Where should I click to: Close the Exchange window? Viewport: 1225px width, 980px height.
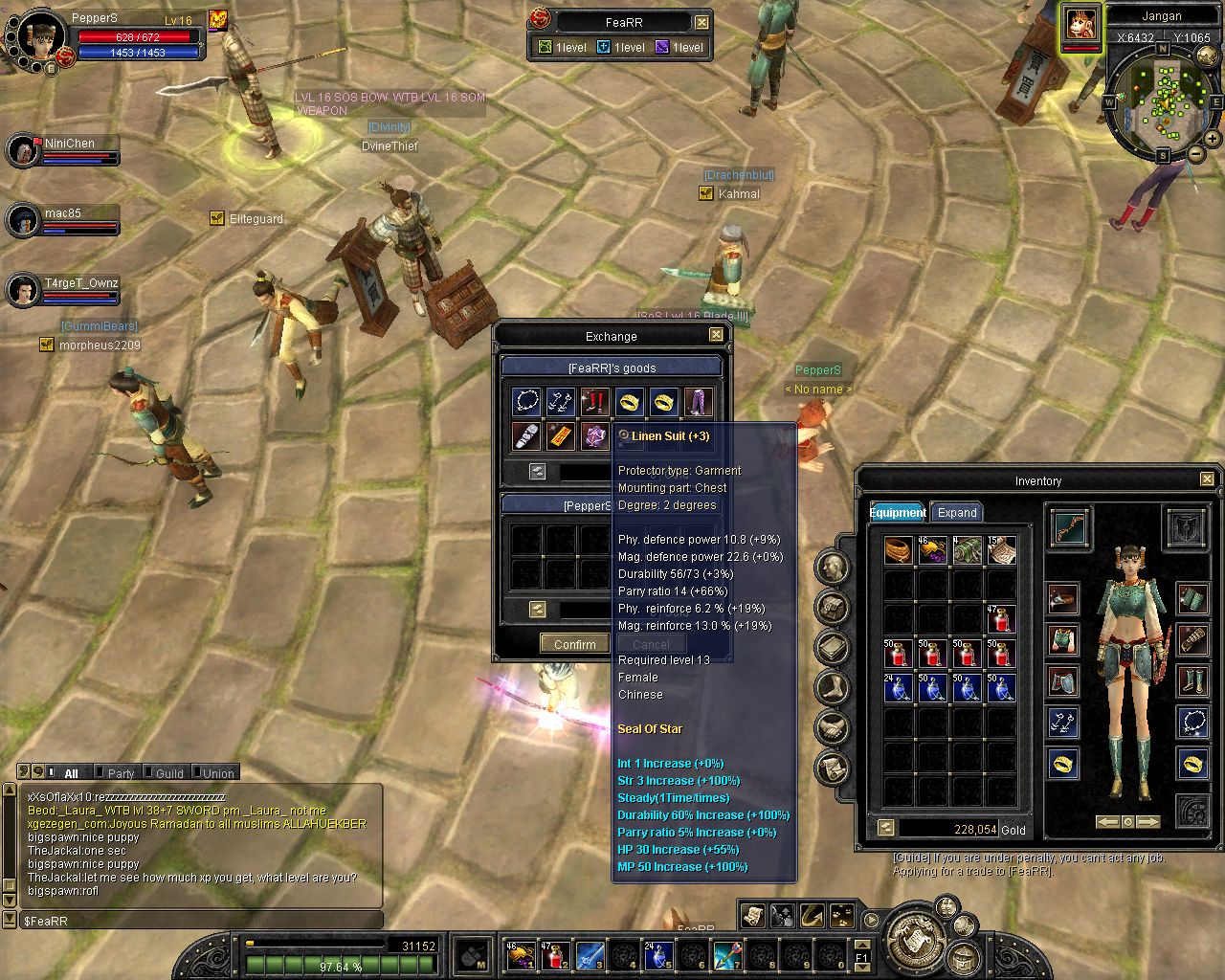click(716, 335)
